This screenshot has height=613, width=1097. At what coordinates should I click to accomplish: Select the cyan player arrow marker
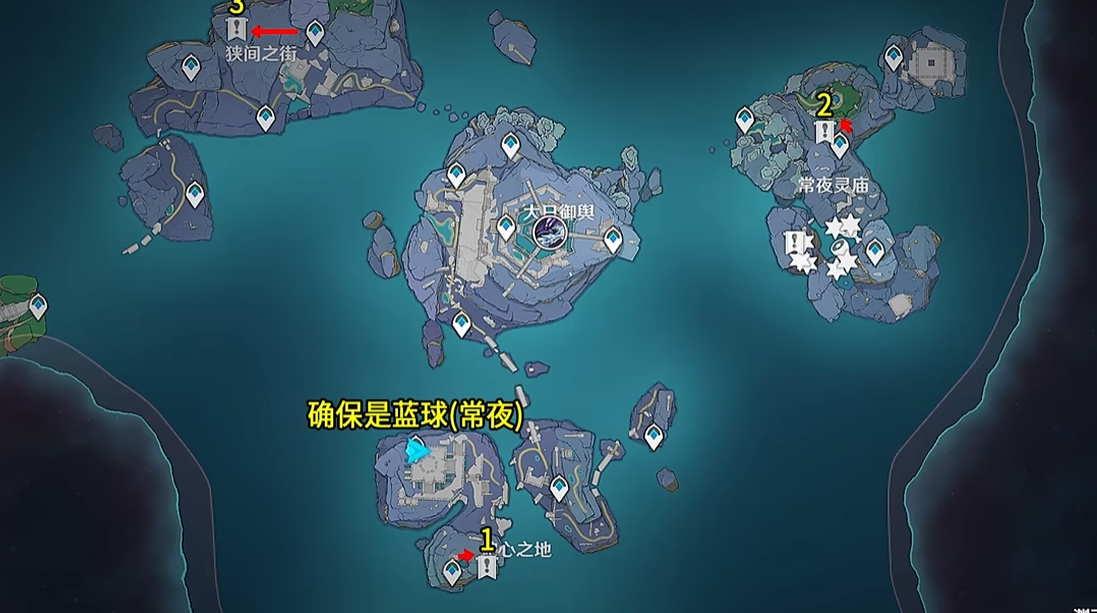[x=416, y=452]
